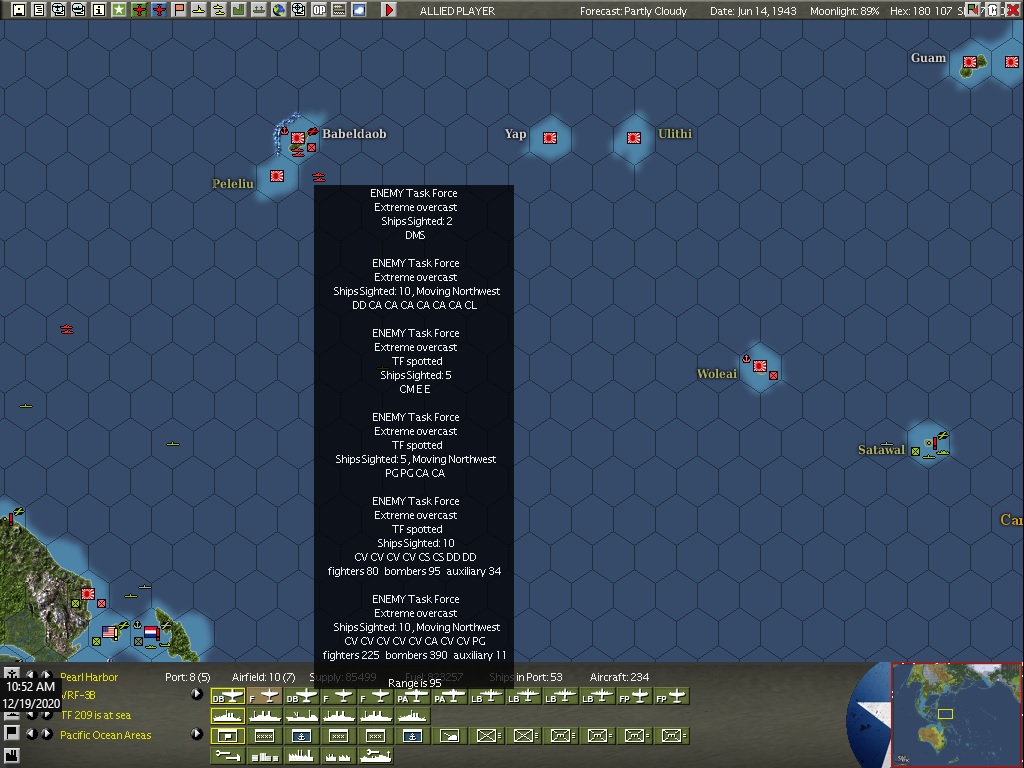
Task: Open the globe icon in the top toolbar
Action: 279,10
